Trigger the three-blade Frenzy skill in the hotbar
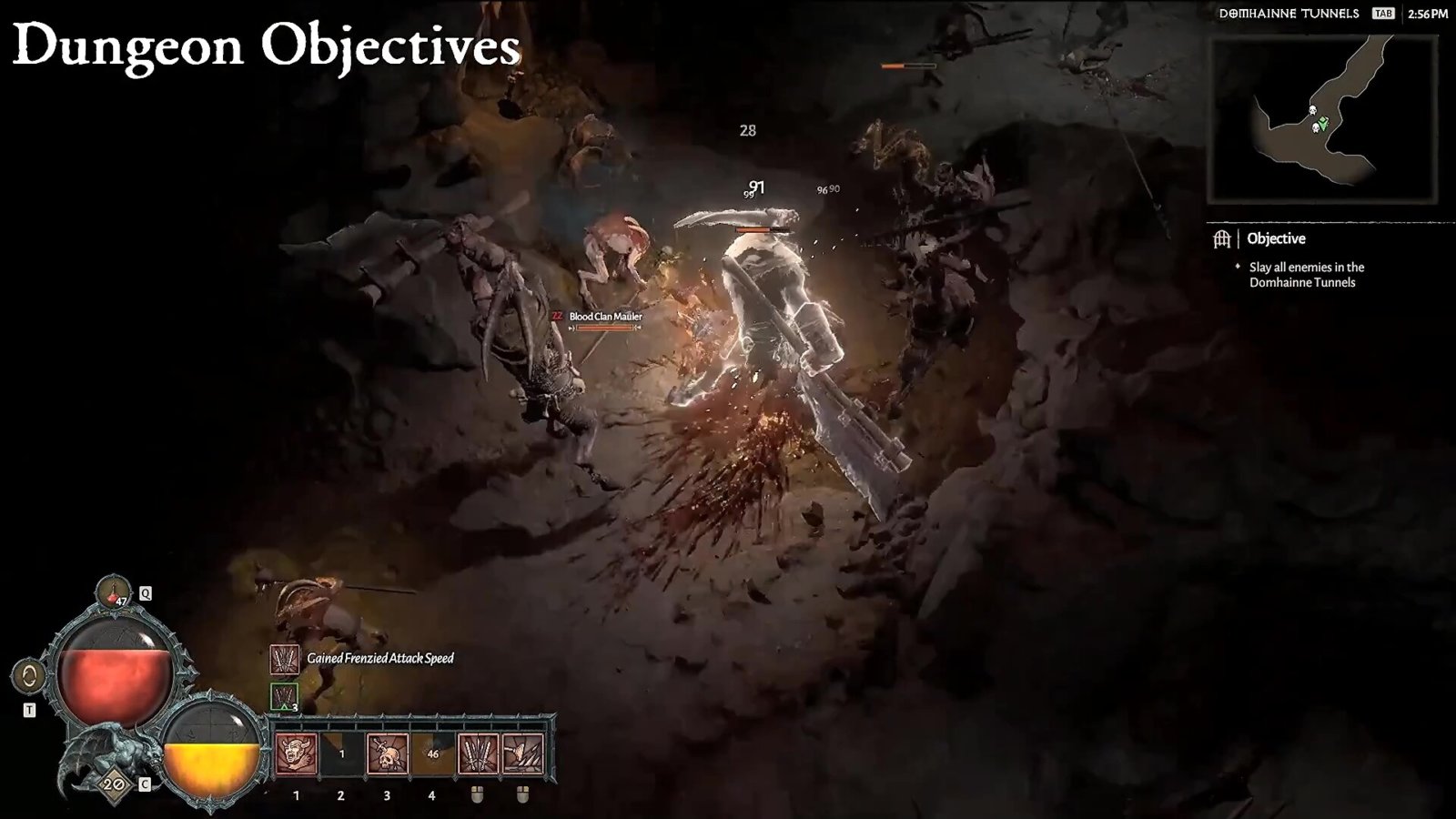1456x819 pixels. [x=478, y=754]
